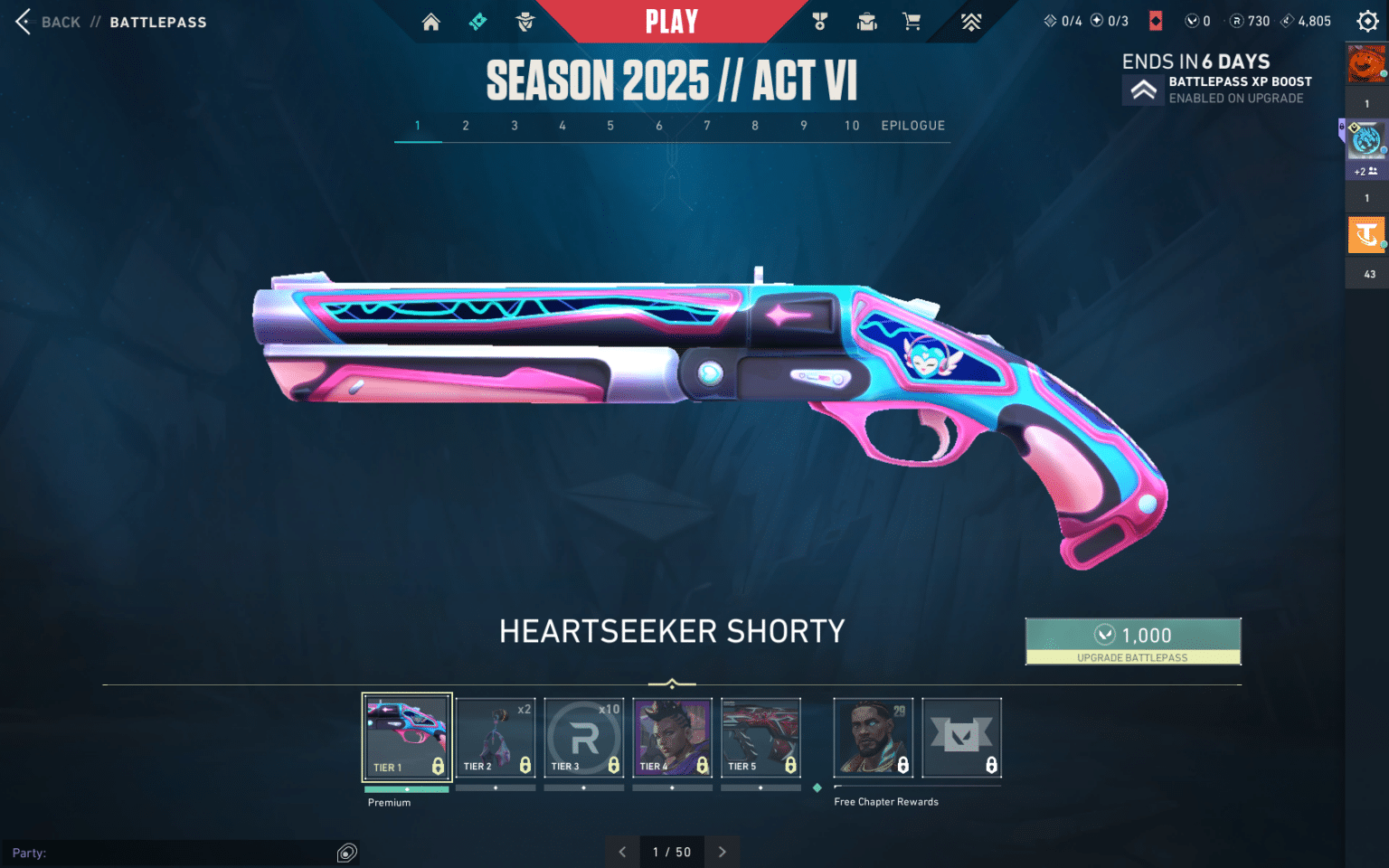
Task: Click the previous page left chevron
Action: [621, 852]
